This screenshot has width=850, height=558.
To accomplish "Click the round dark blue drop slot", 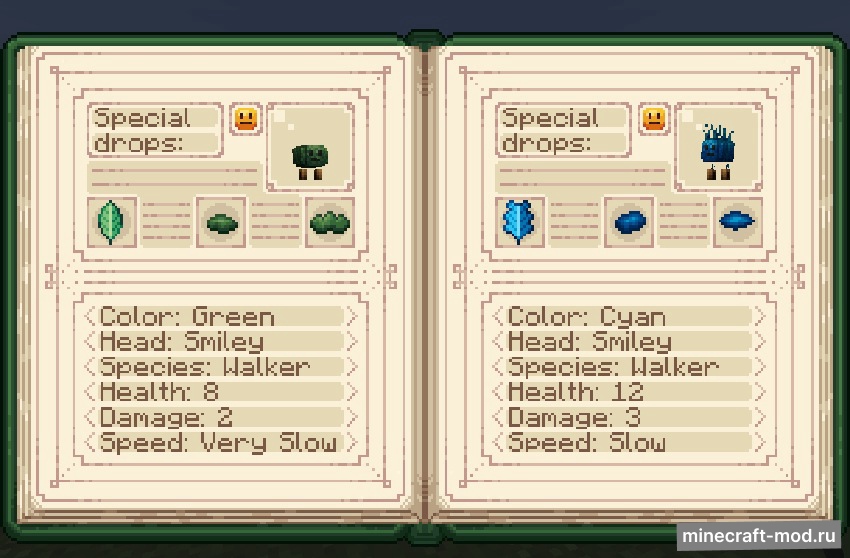I will click(x=630, y=222).
